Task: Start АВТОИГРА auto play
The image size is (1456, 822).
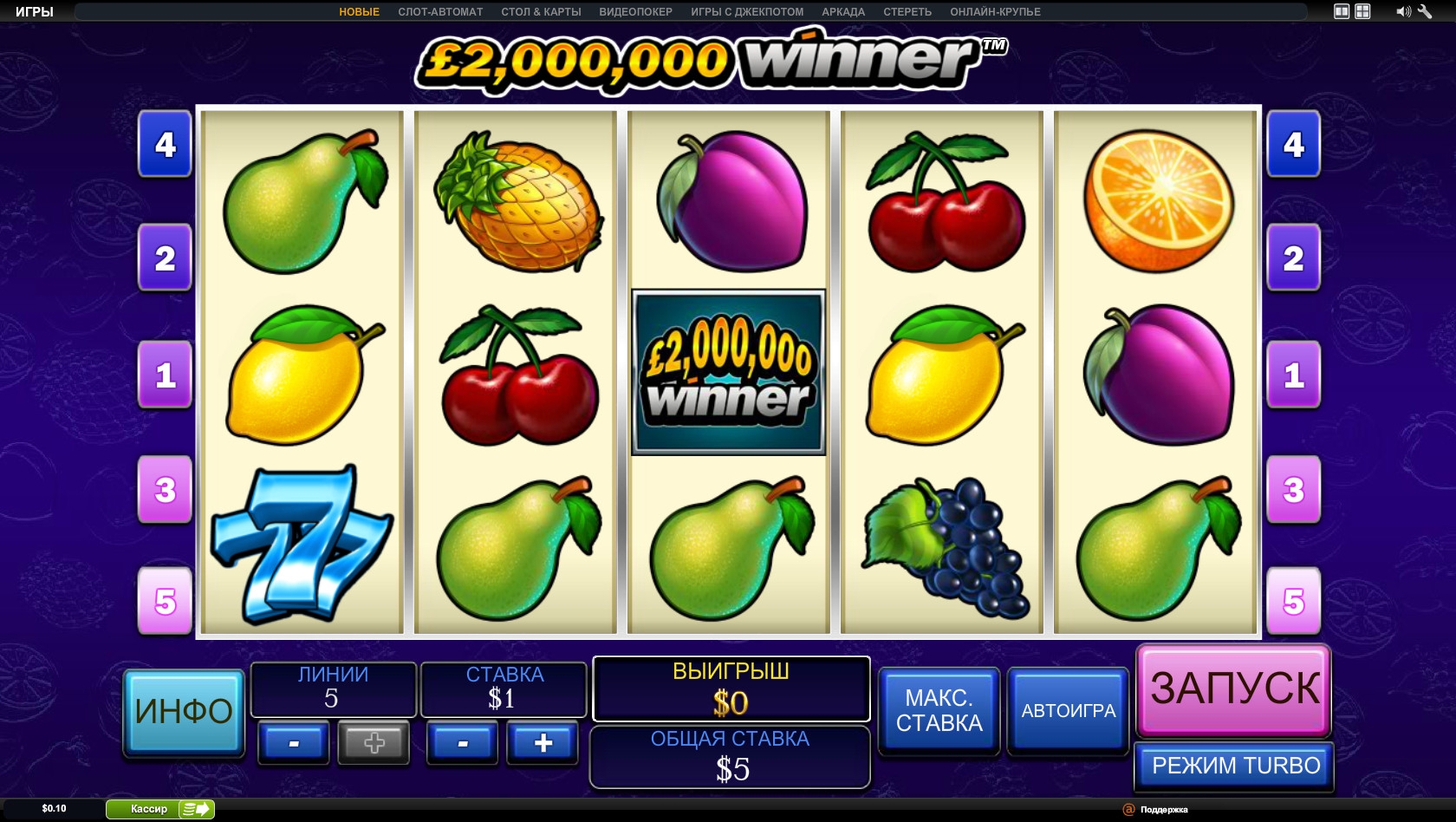Action: pos(1068,710)
